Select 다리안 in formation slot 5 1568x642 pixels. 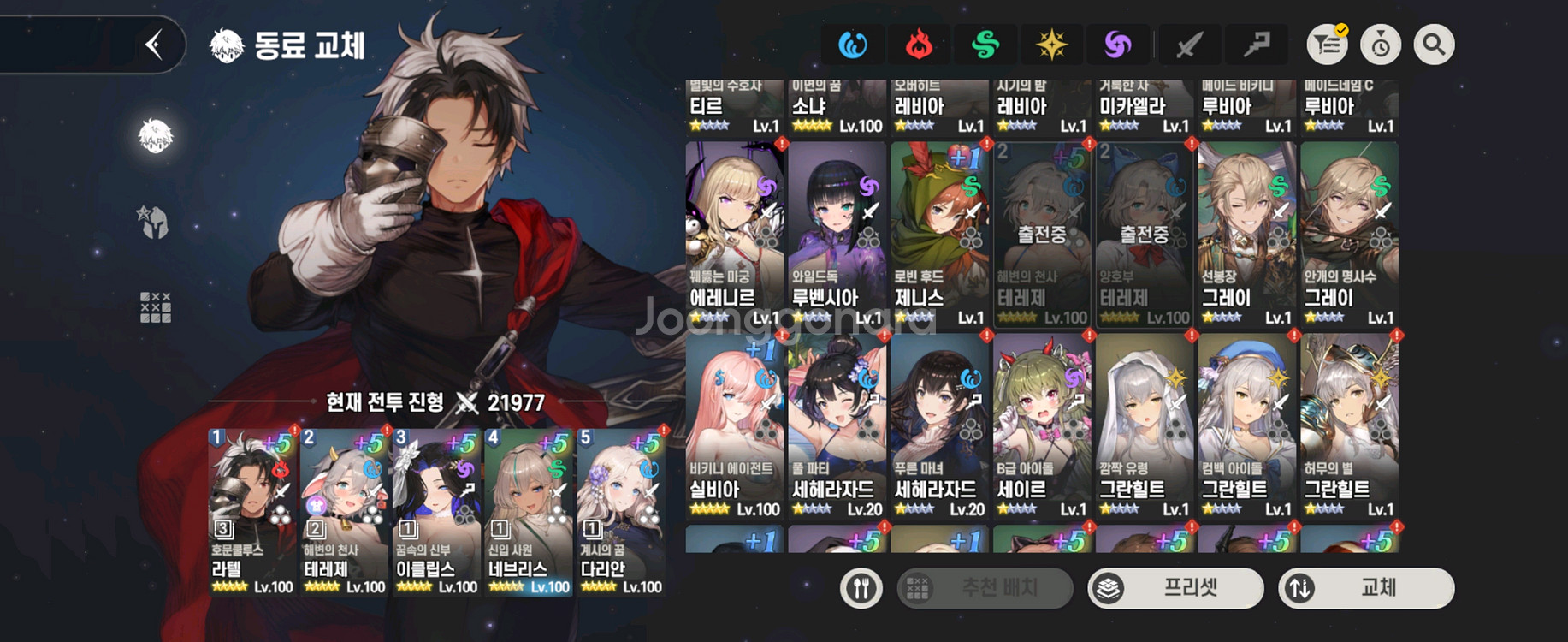621,511
